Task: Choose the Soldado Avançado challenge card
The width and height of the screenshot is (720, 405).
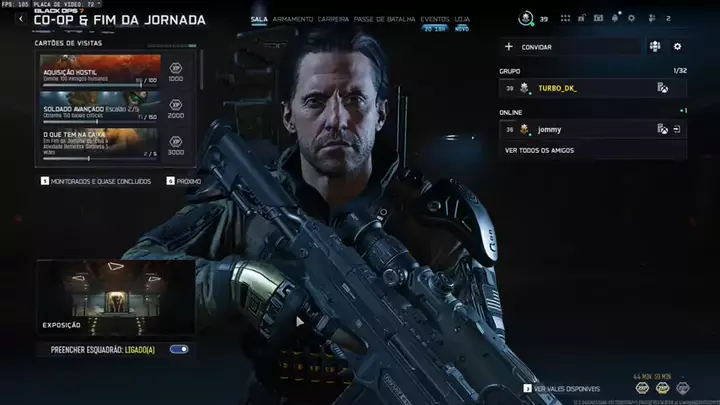Action: (100, 105)
